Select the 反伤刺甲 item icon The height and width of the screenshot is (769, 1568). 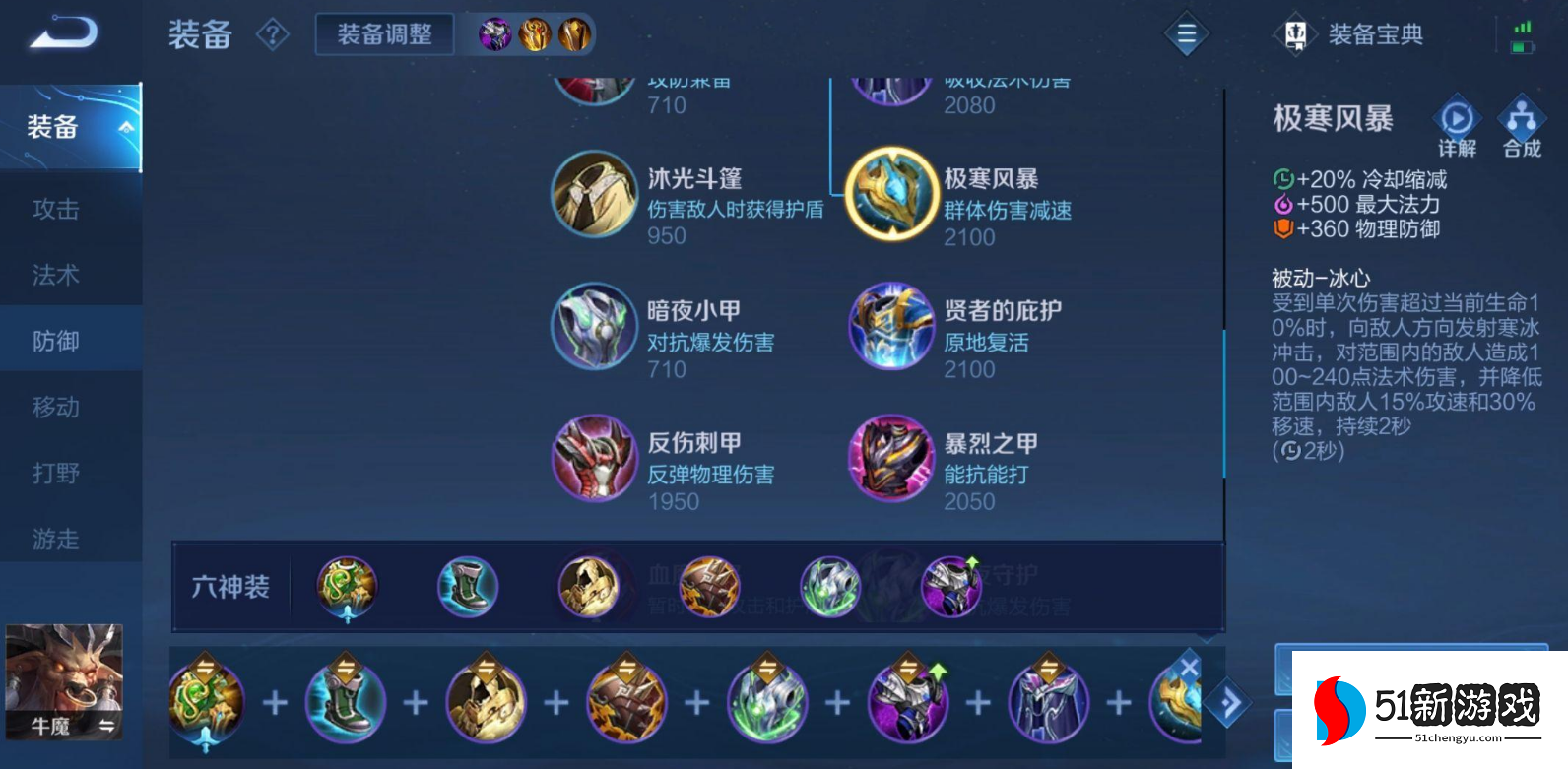point(595,458)
